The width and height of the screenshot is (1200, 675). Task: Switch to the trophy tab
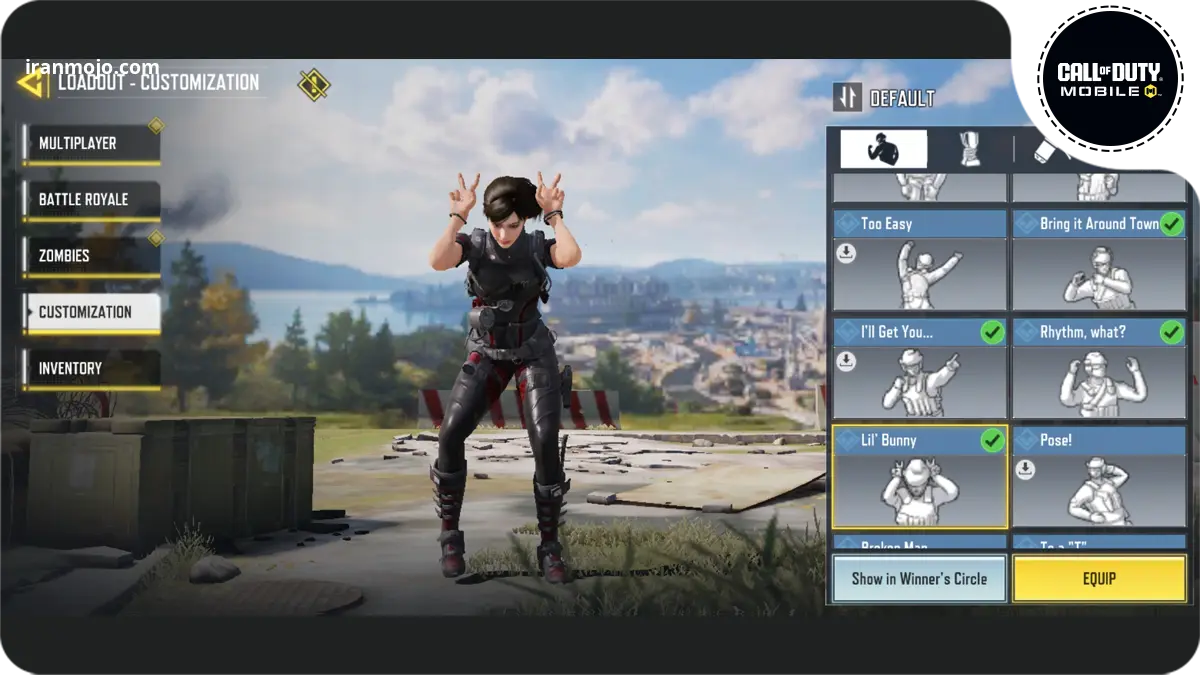(969, 150)
